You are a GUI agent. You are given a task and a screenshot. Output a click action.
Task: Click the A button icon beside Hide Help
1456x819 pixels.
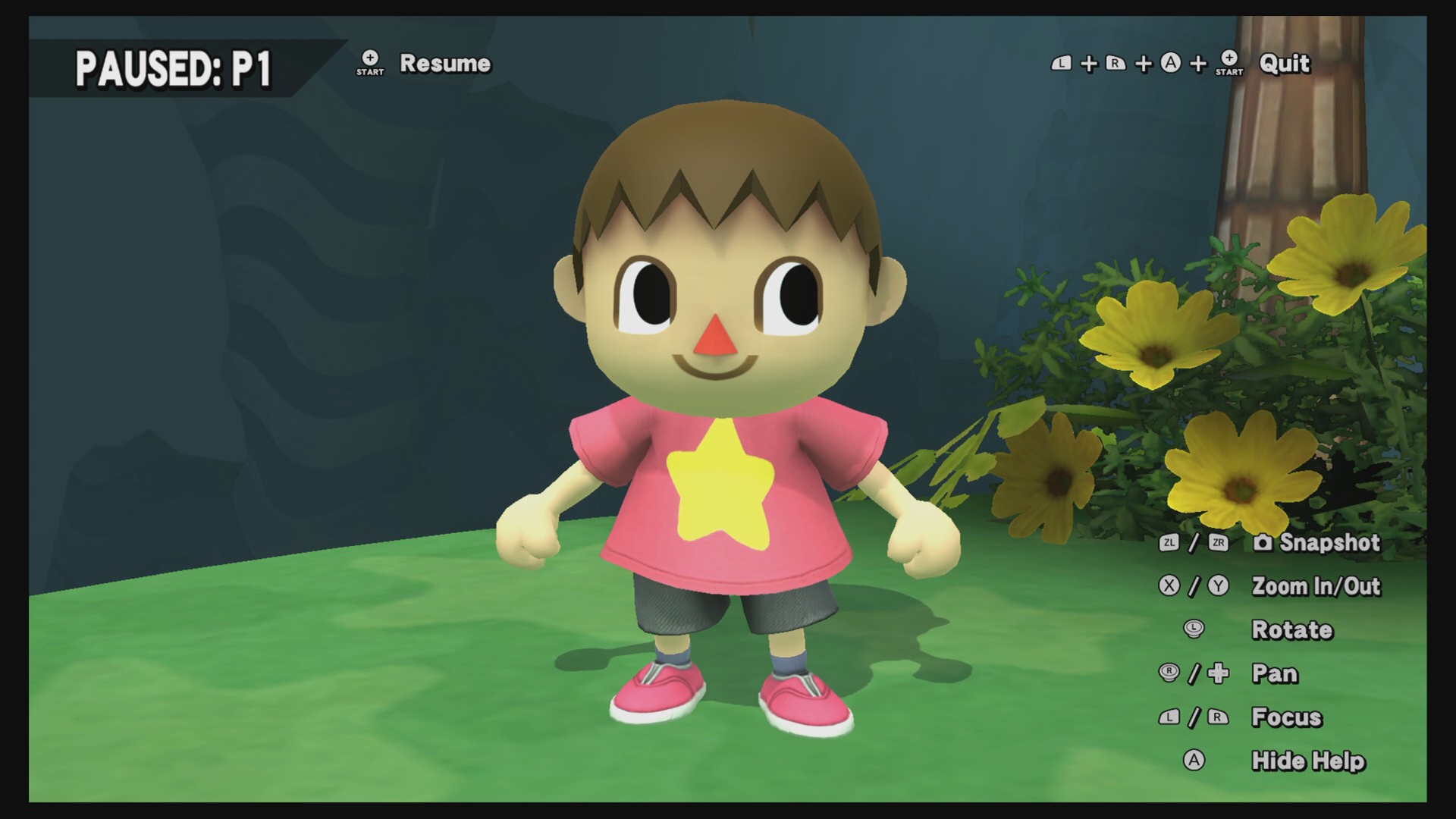click(x=1194, y=760)
